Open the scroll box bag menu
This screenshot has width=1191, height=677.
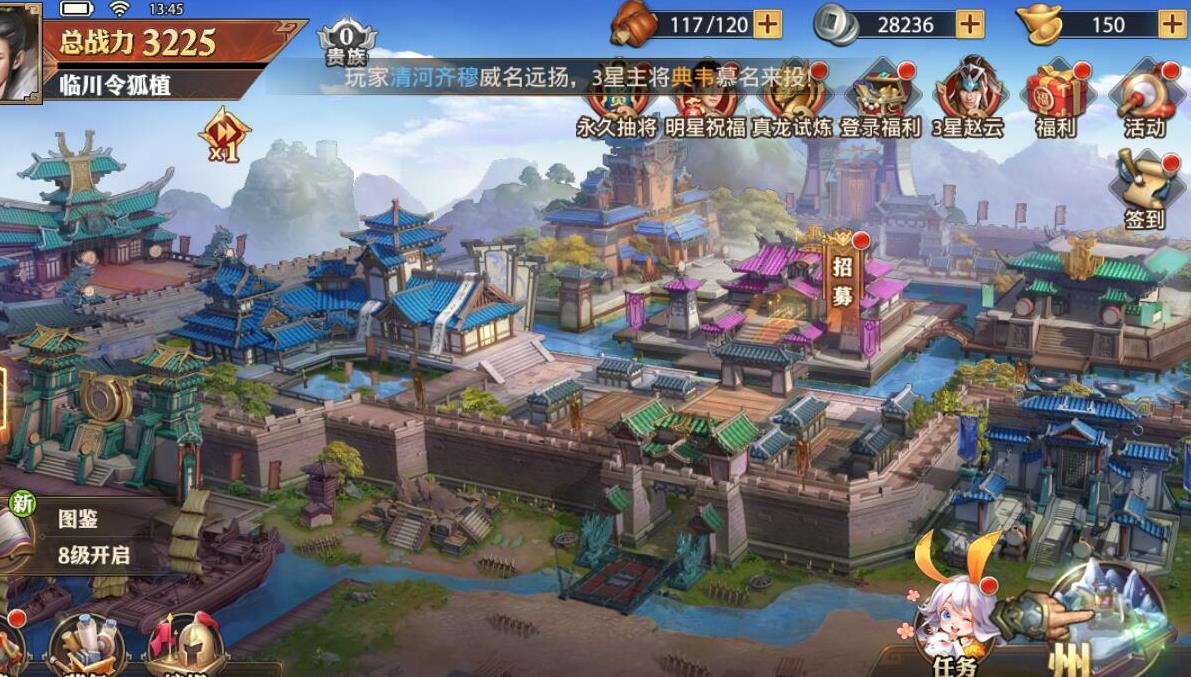pyautogui.click(x=85, y=645)
